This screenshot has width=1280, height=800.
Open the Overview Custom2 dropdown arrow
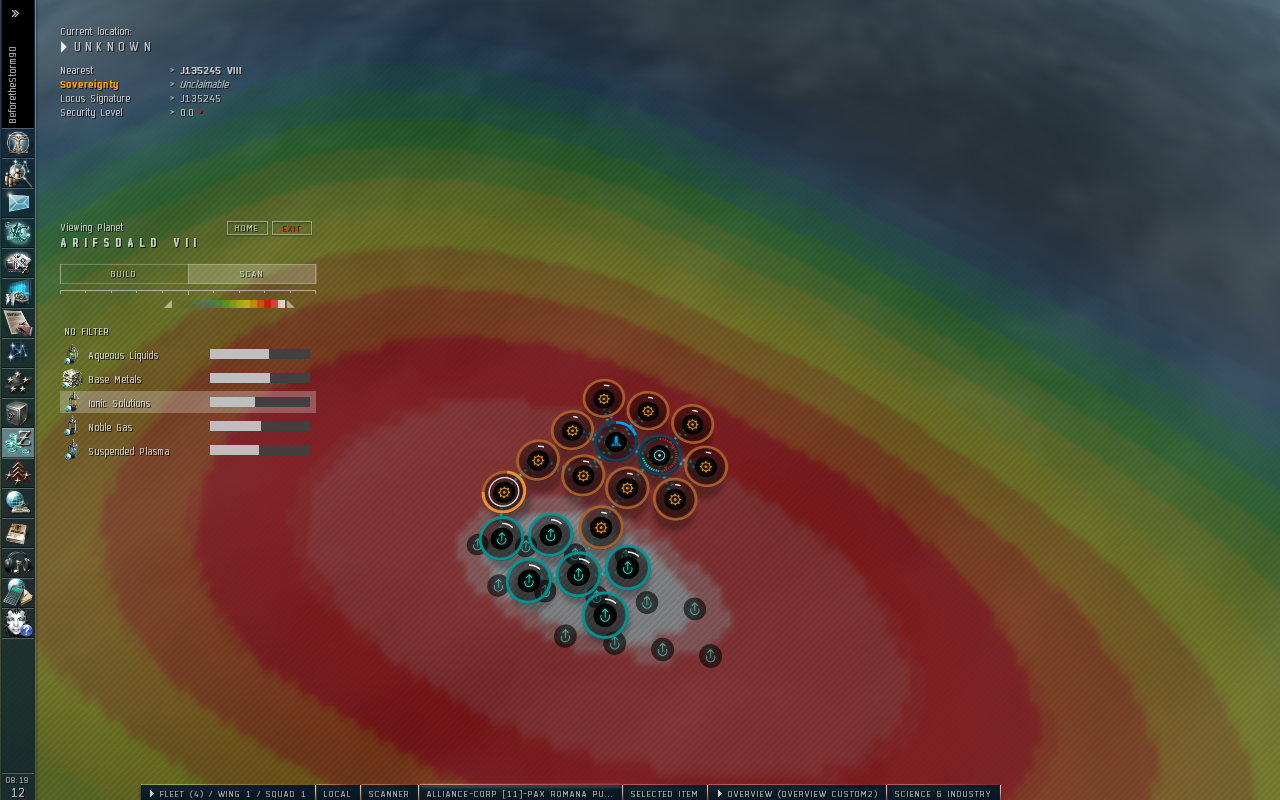[720, 793]
